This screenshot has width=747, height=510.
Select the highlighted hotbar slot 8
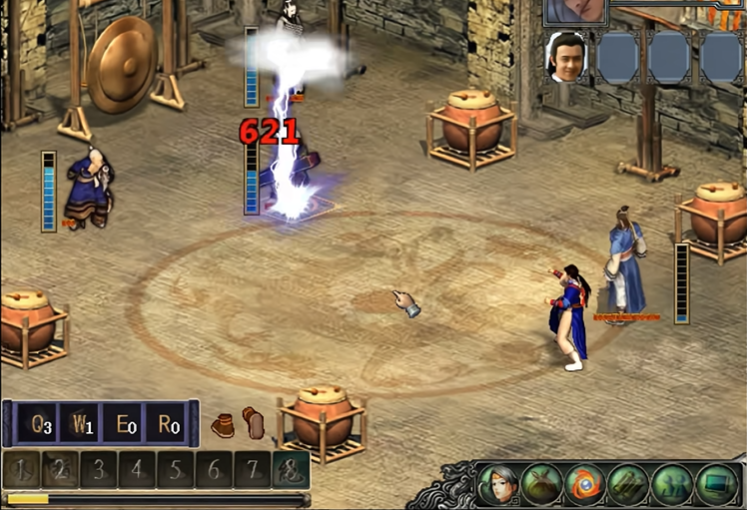coord(290,469)
